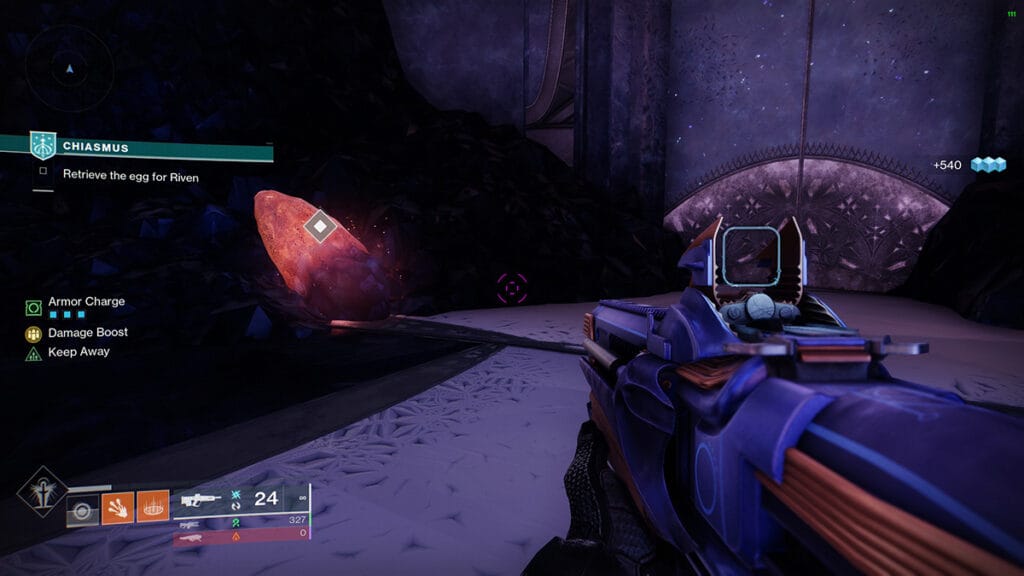Click the blue Glimmer cubes icon
Image resolution: width=1024 pixels, height=576 pixels.
pos(988,165)
